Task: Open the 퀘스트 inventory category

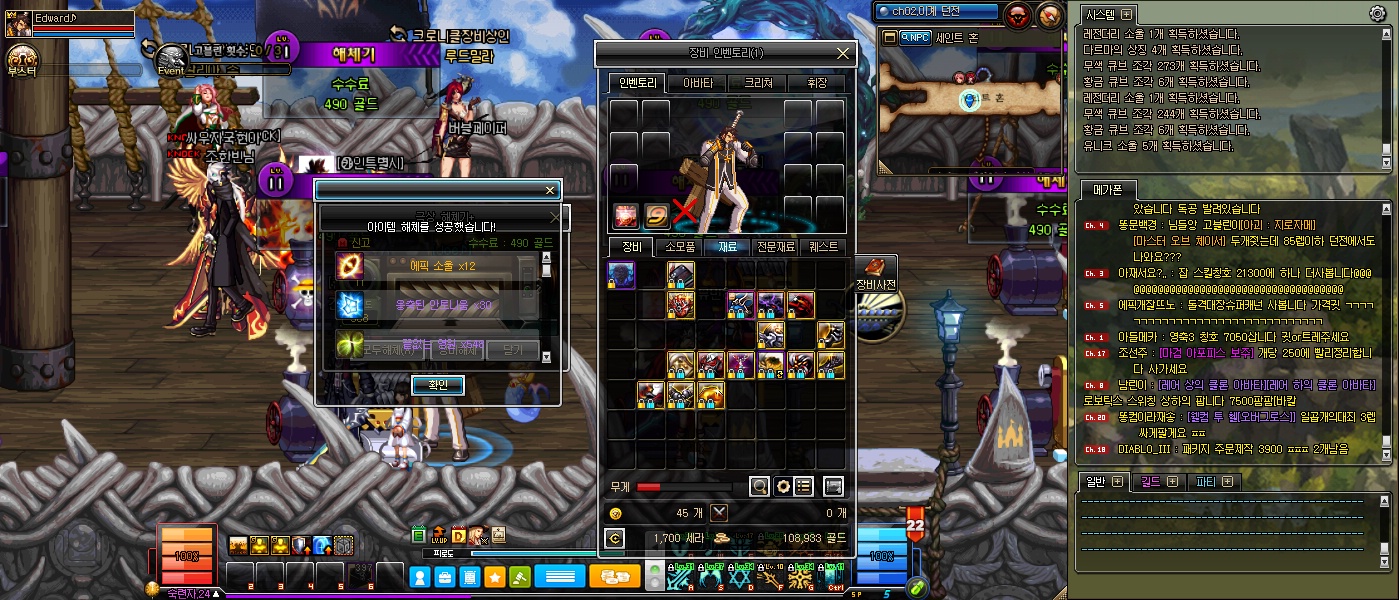Action: point(824,246)
